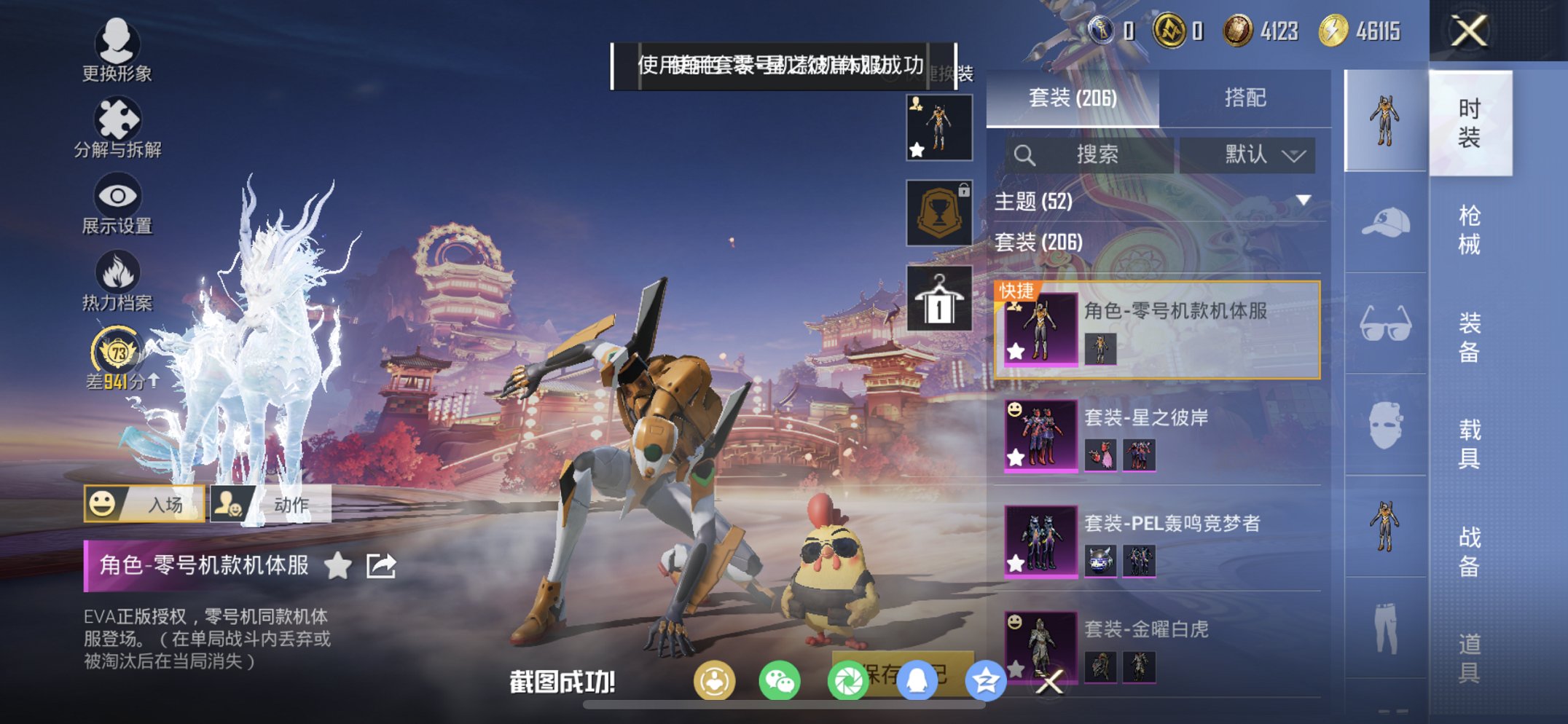Open 分解与拆解 puzzle icon
The height and width of the screenshot is (724, 1568).
[x=117, y=128]
